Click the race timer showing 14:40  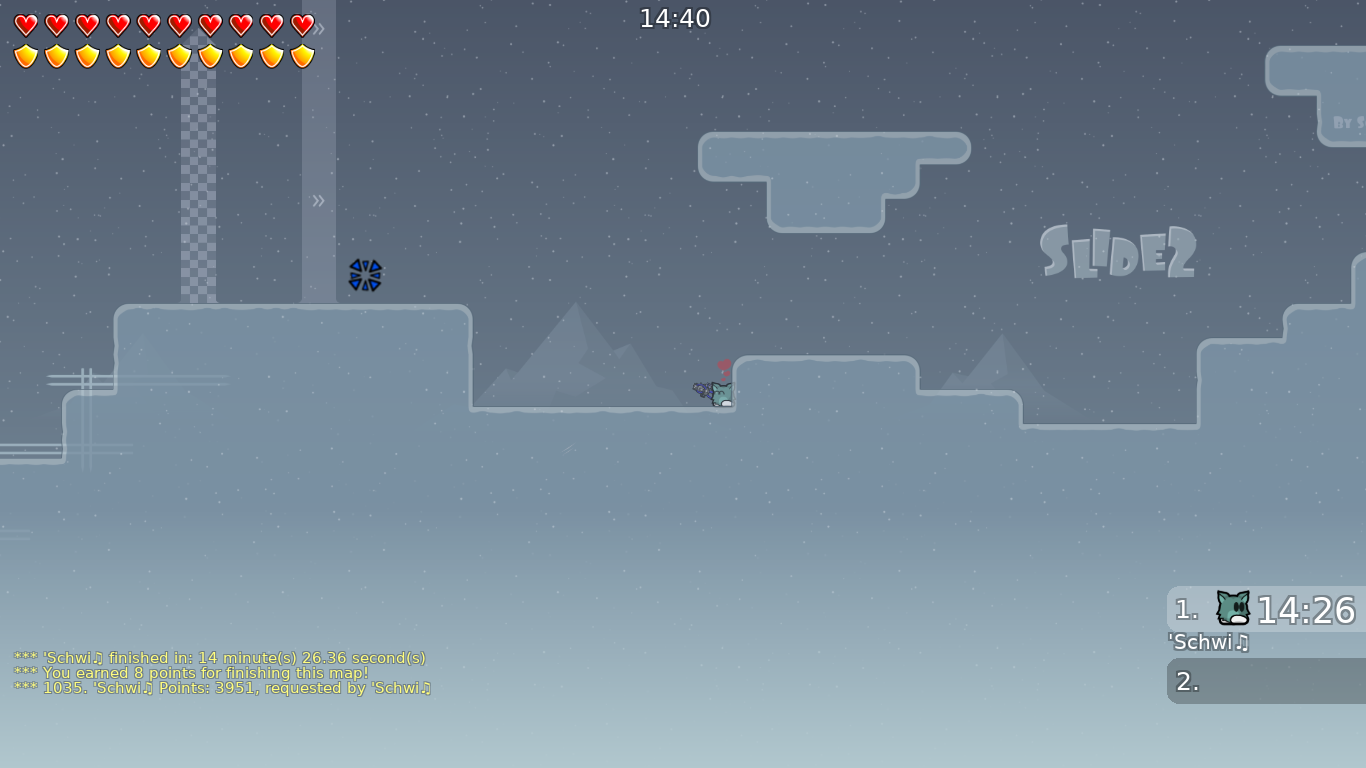point(676,18)
